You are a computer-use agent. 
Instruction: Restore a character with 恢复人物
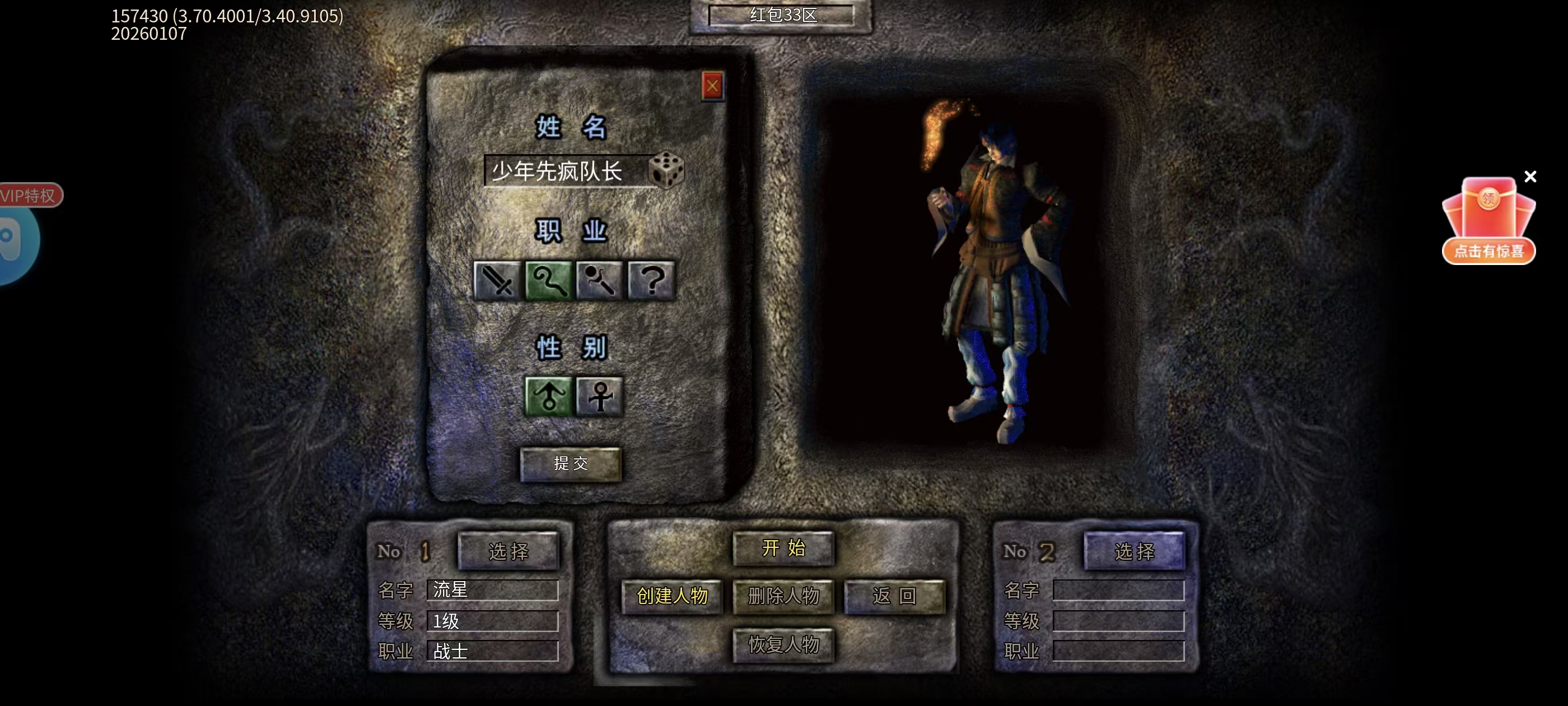783,644
